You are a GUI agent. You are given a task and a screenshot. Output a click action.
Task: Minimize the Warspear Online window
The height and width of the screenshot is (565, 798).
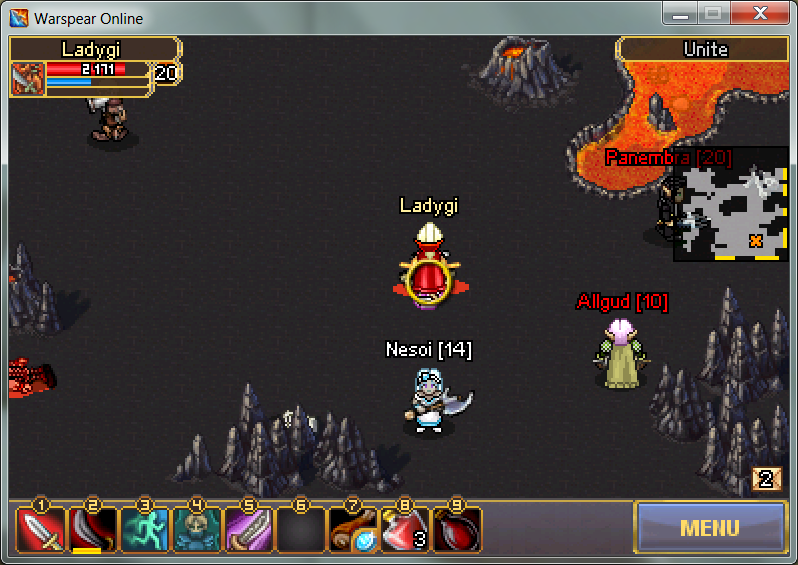pos(681,14)
